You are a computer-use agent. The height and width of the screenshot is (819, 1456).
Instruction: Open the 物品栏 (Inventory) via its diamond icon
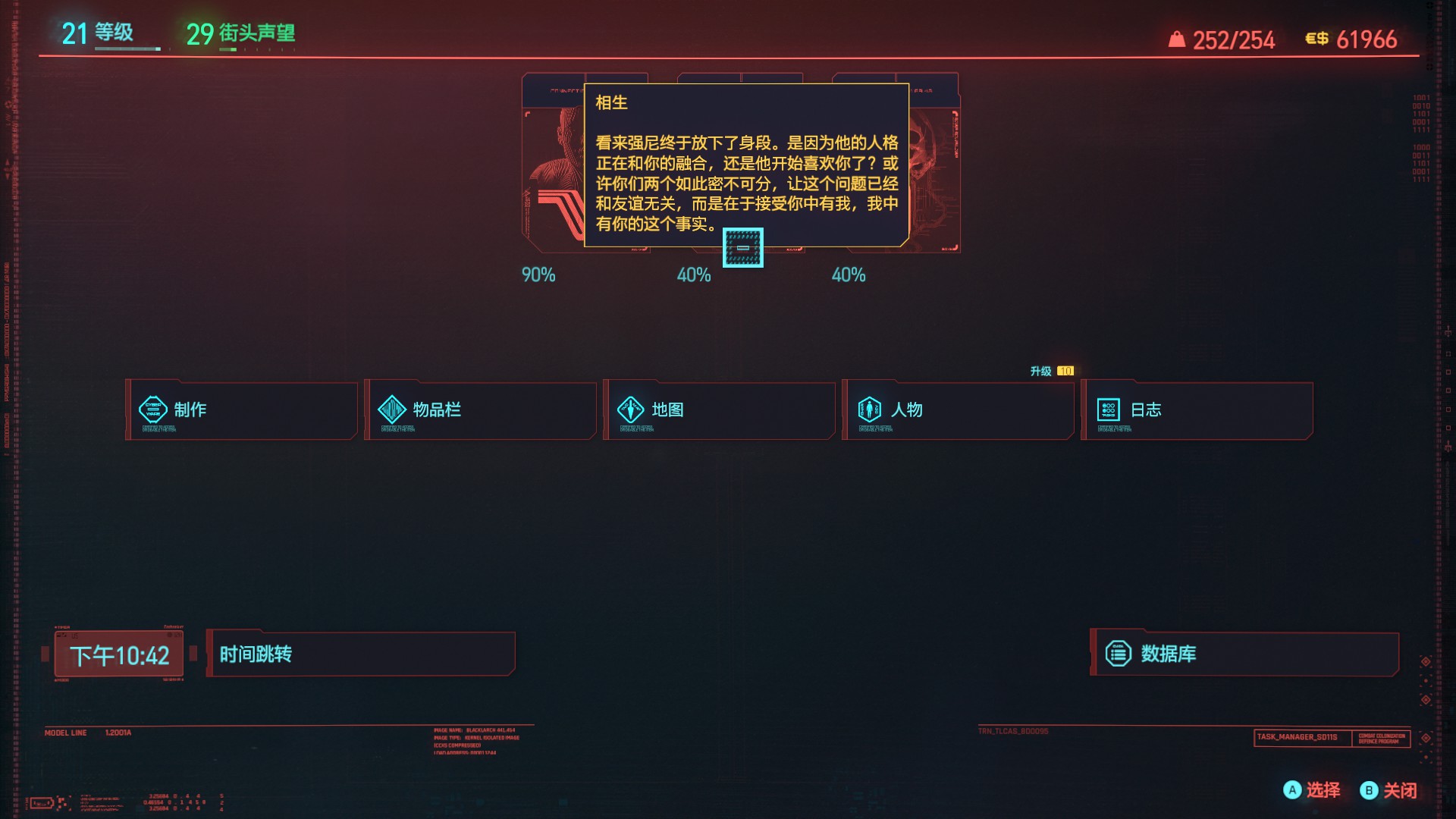391,409
